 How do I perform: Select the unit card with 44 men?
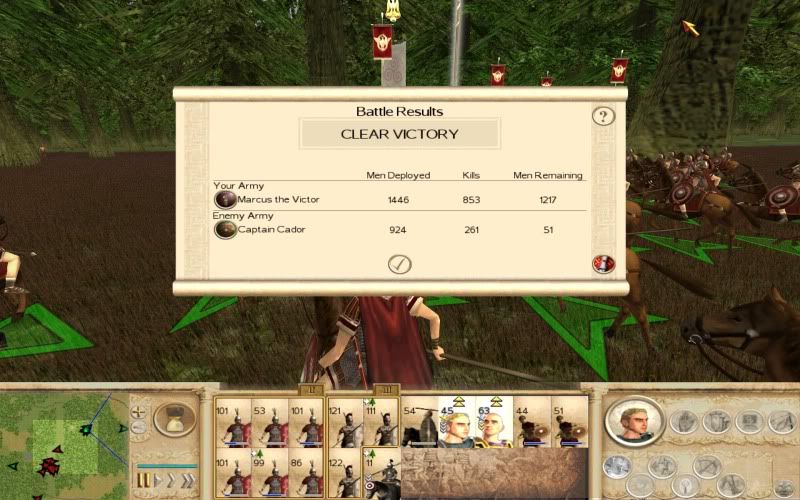531,424
